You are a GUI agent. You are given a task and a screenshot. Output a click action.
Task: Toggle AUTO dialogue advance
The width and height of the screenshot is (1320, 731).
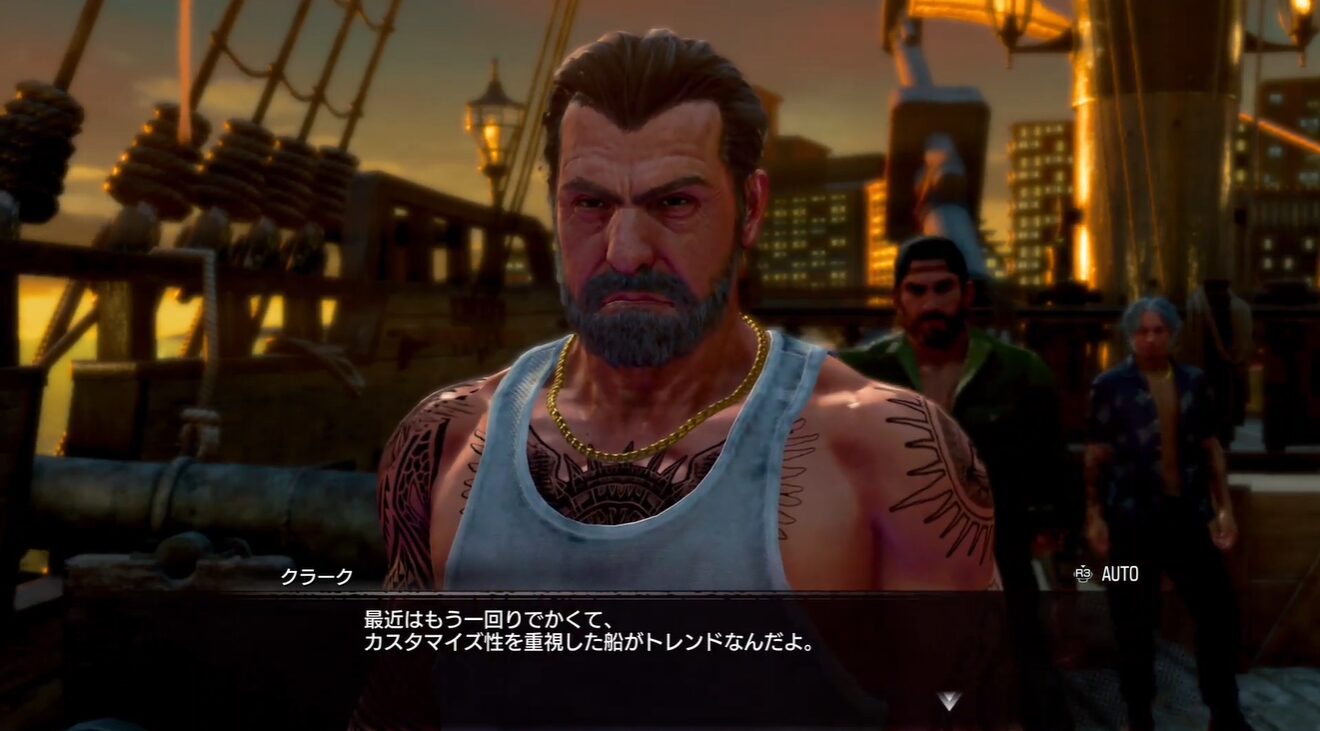pyautogui.click(x=1107, y=574)
